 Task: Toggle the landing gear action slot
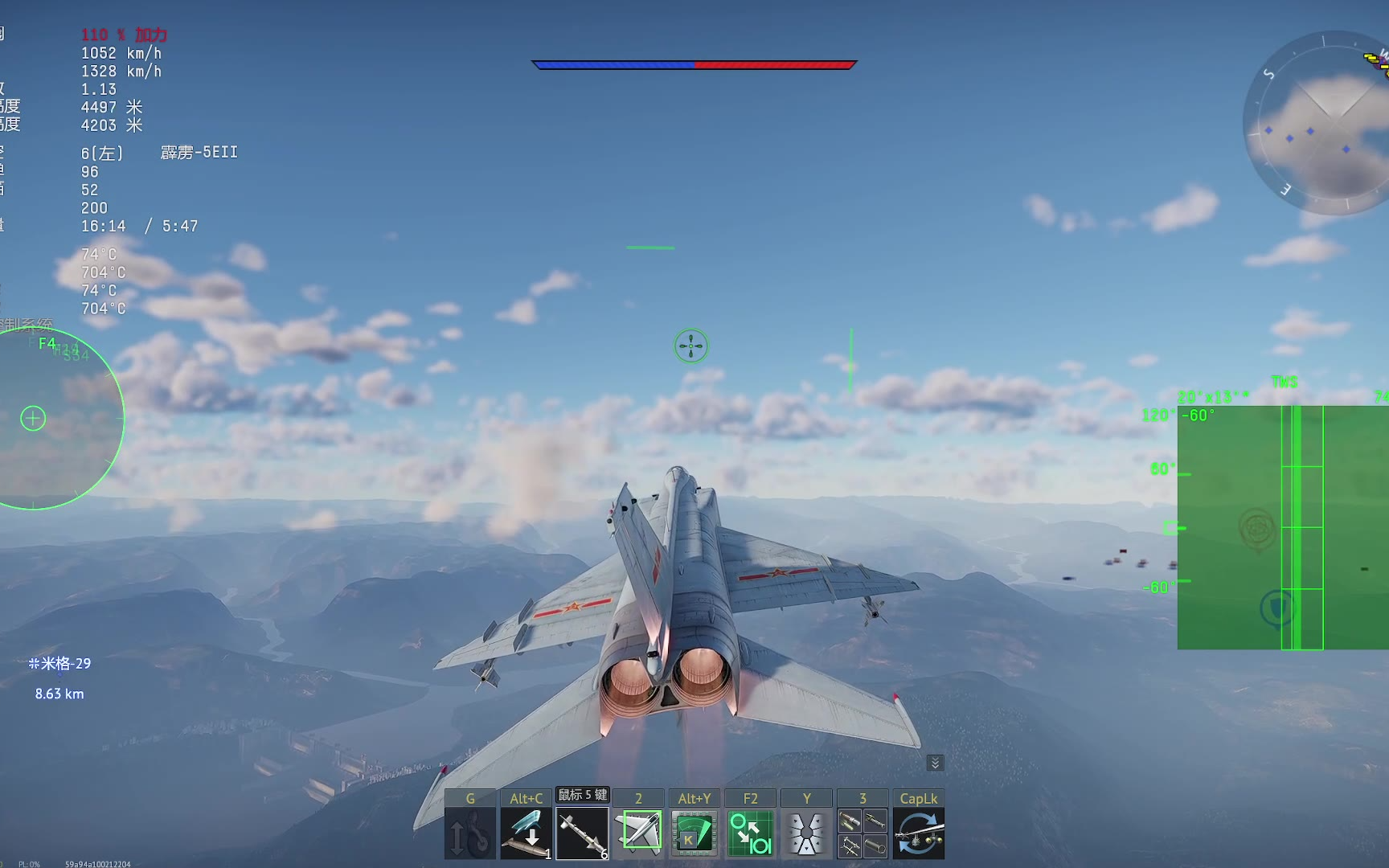[x=469, y=833]
